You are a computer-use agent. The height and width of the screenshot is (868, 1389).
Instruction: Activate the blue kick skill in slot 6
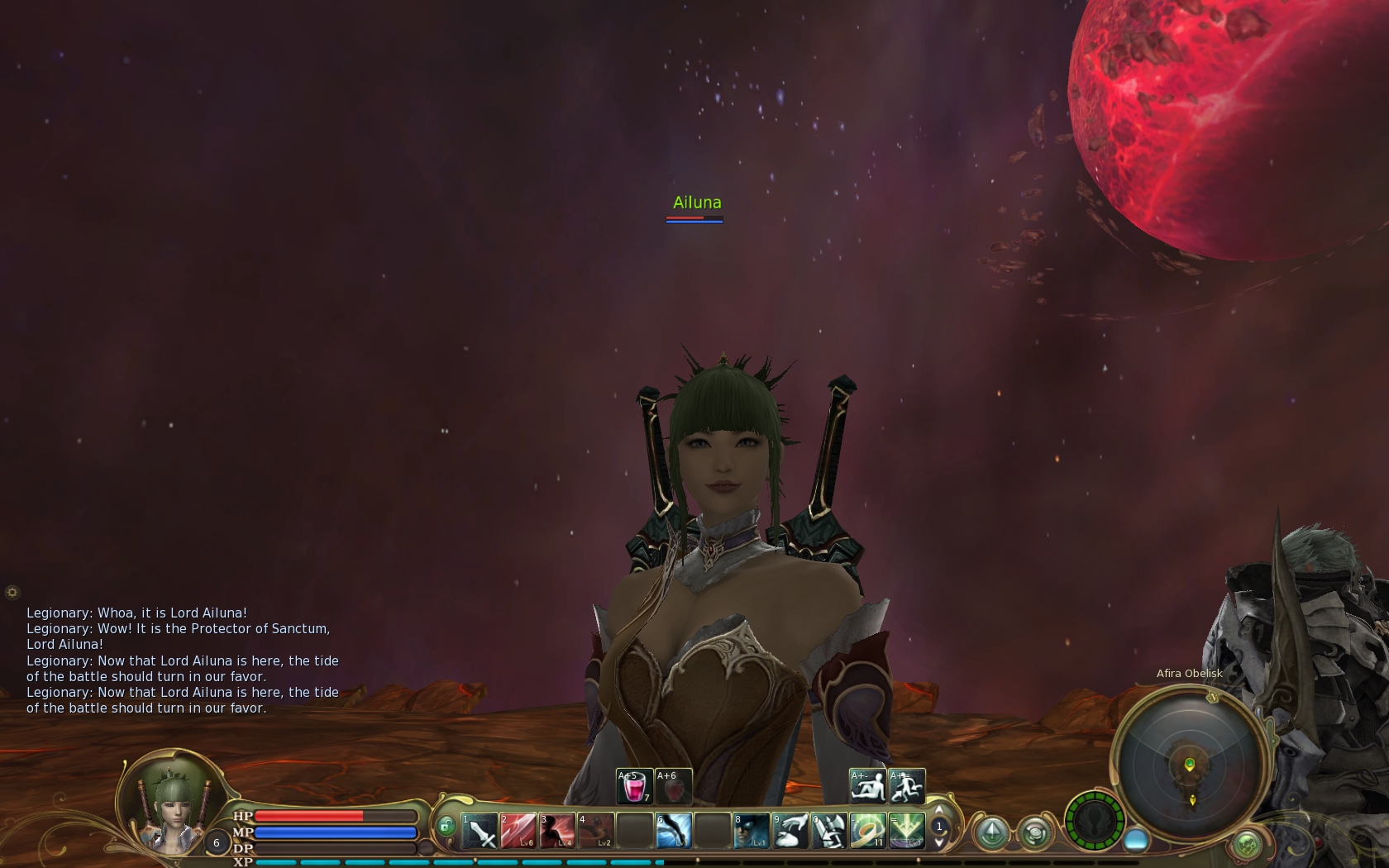674,830
